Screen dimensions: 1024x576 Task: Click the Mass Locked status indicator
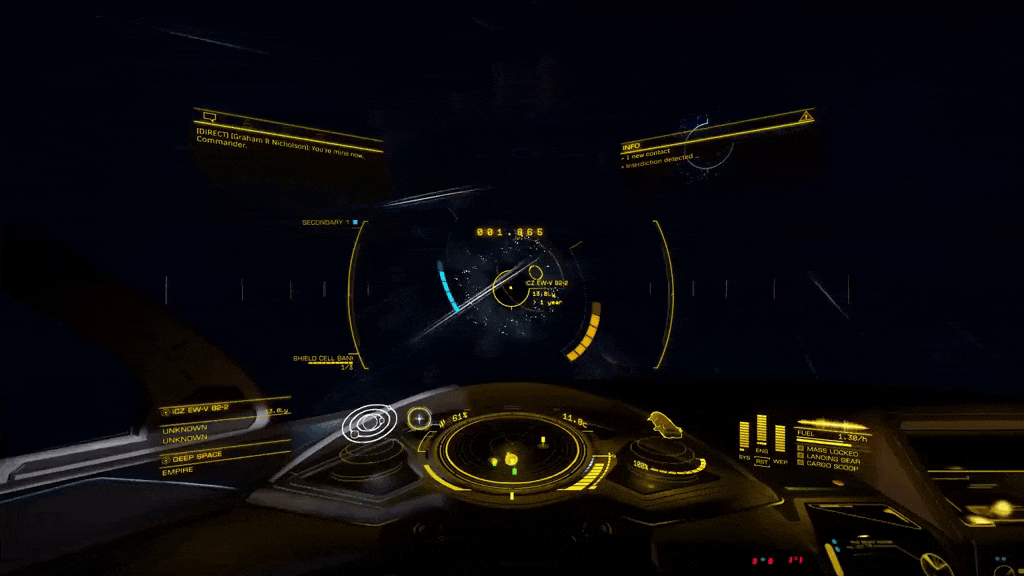830,452
